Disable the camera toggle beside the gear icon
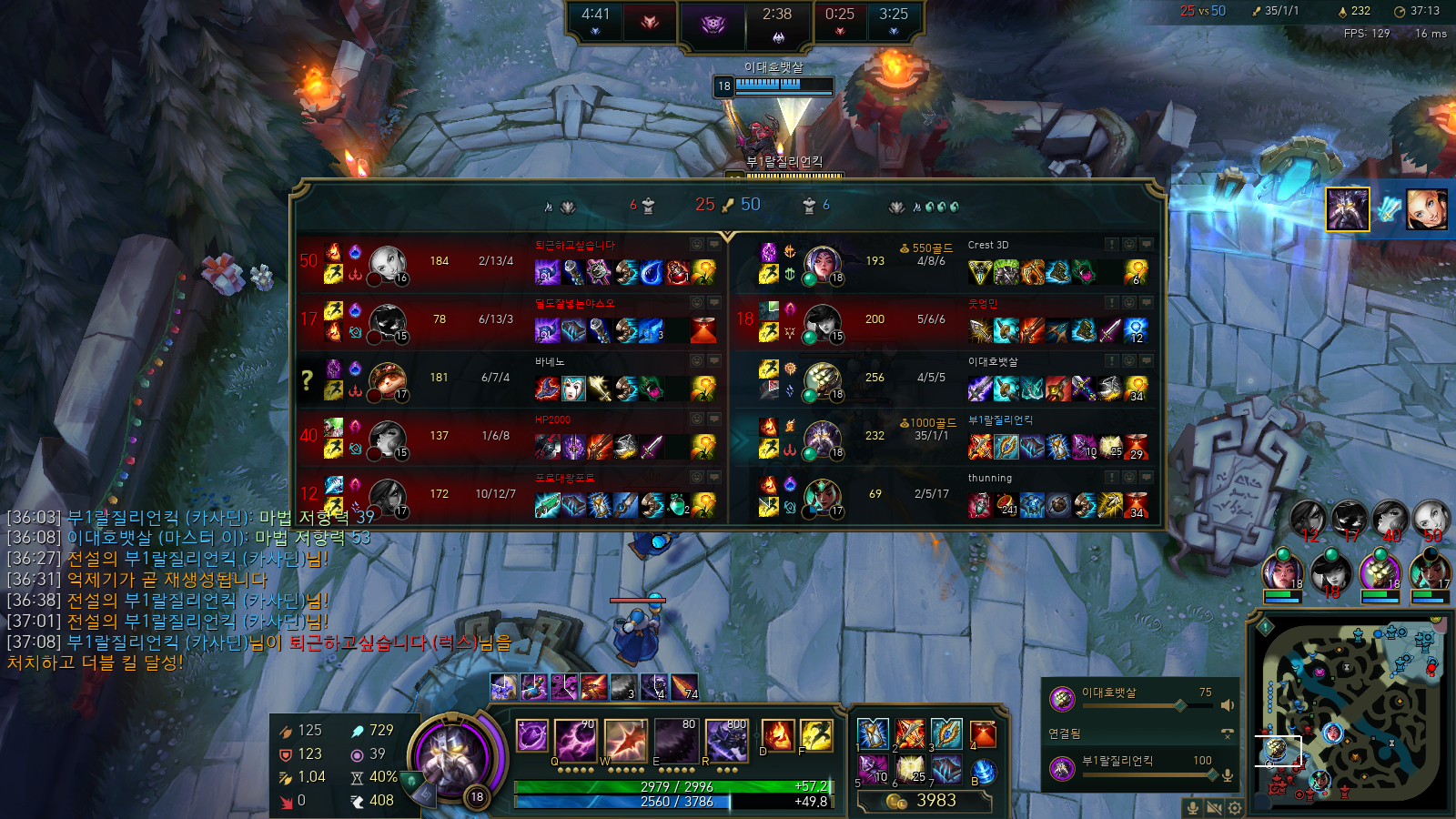 click(1215, 808)
